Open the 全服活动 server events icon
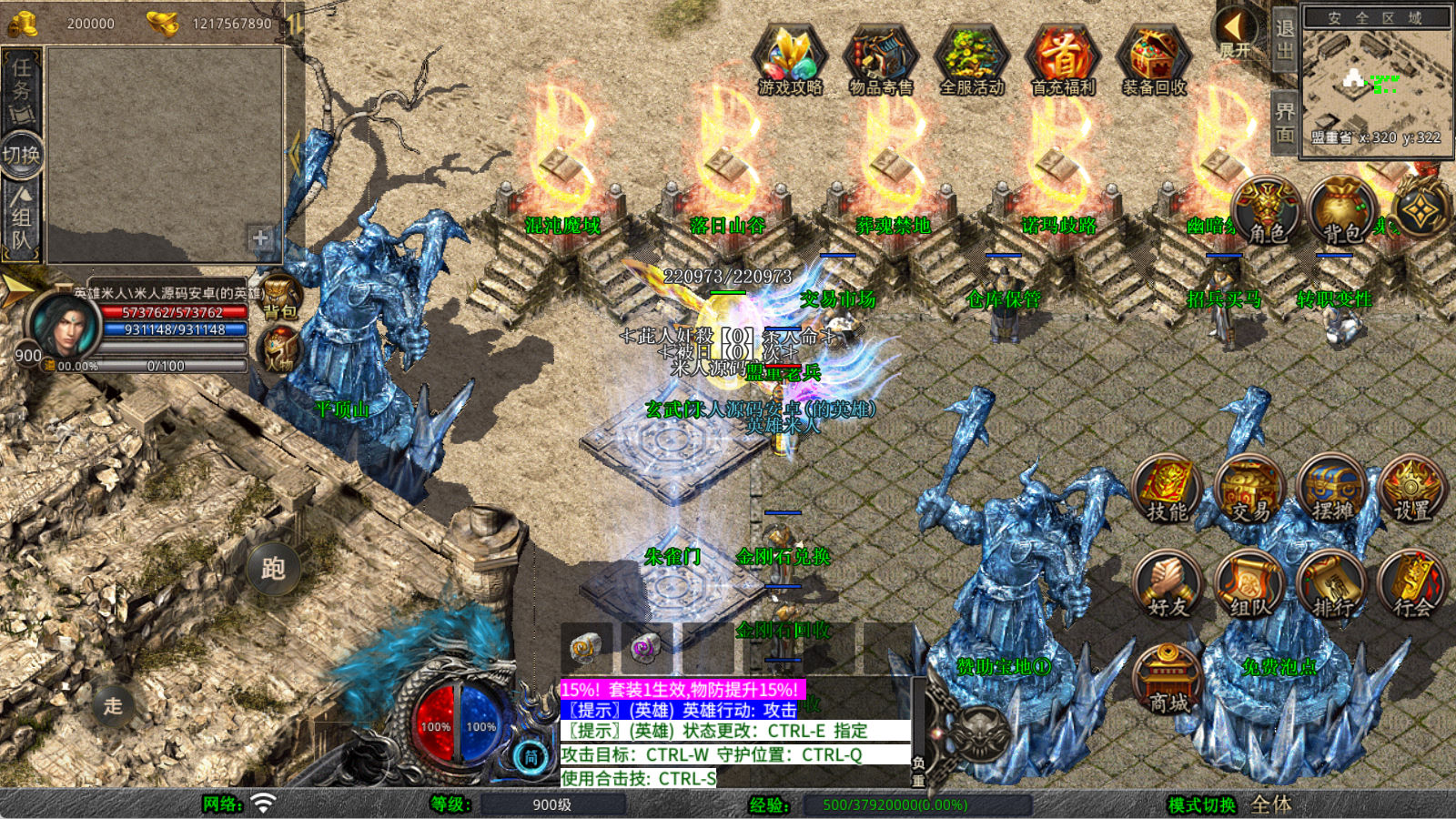This screenshot has width=1456, height=819. (972, 60)
